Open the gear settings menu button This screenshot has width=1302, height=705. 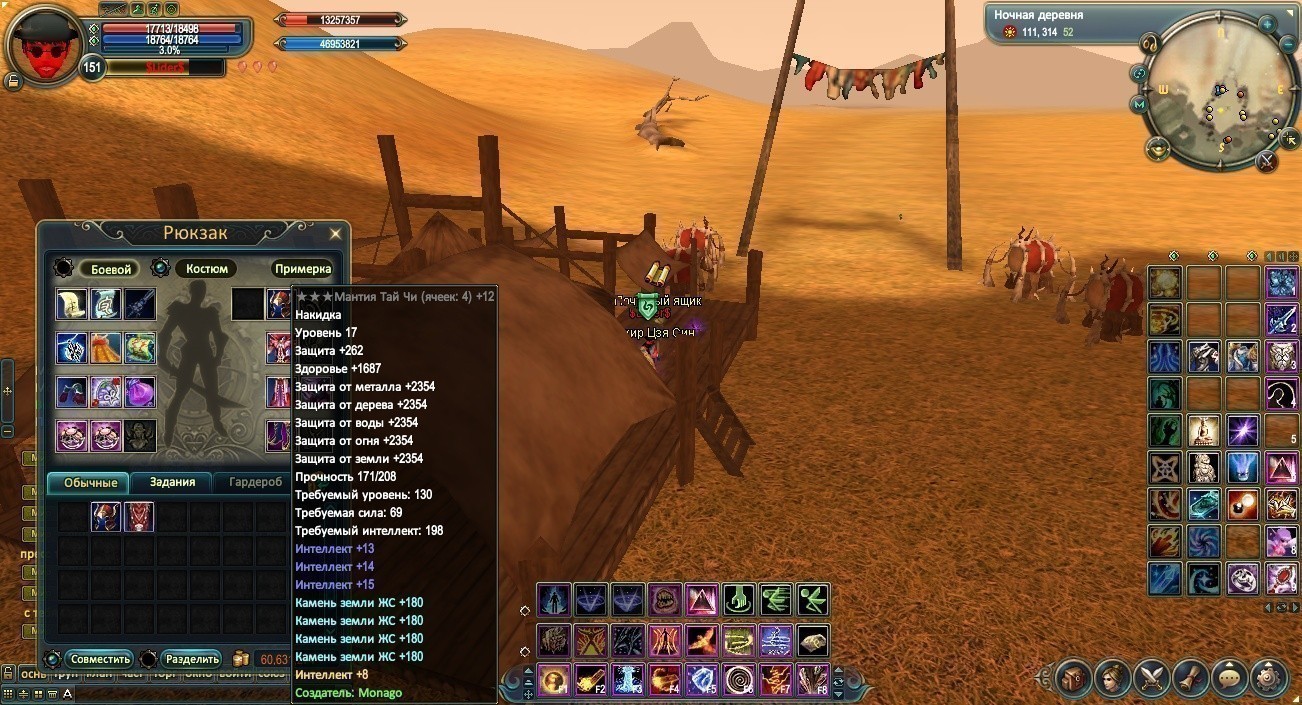click(1268, 678)
